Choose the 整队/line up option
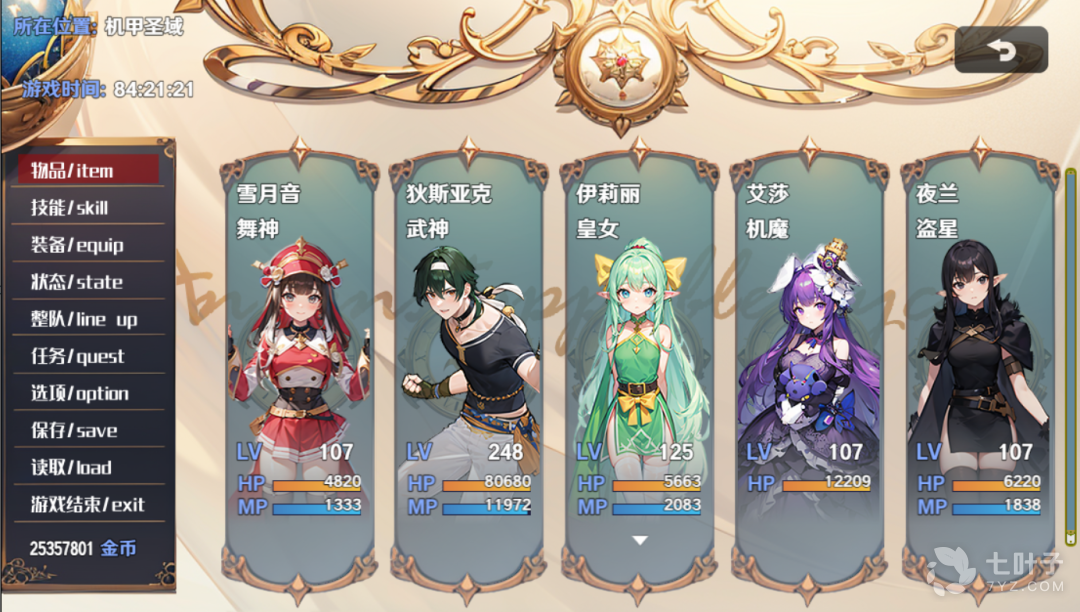 pos(88,319)
